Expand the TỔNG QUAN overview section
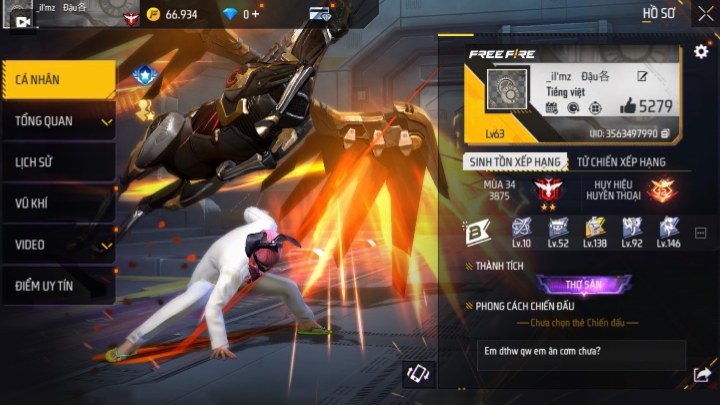Screen dimensions: 720x405 [57, 121]
